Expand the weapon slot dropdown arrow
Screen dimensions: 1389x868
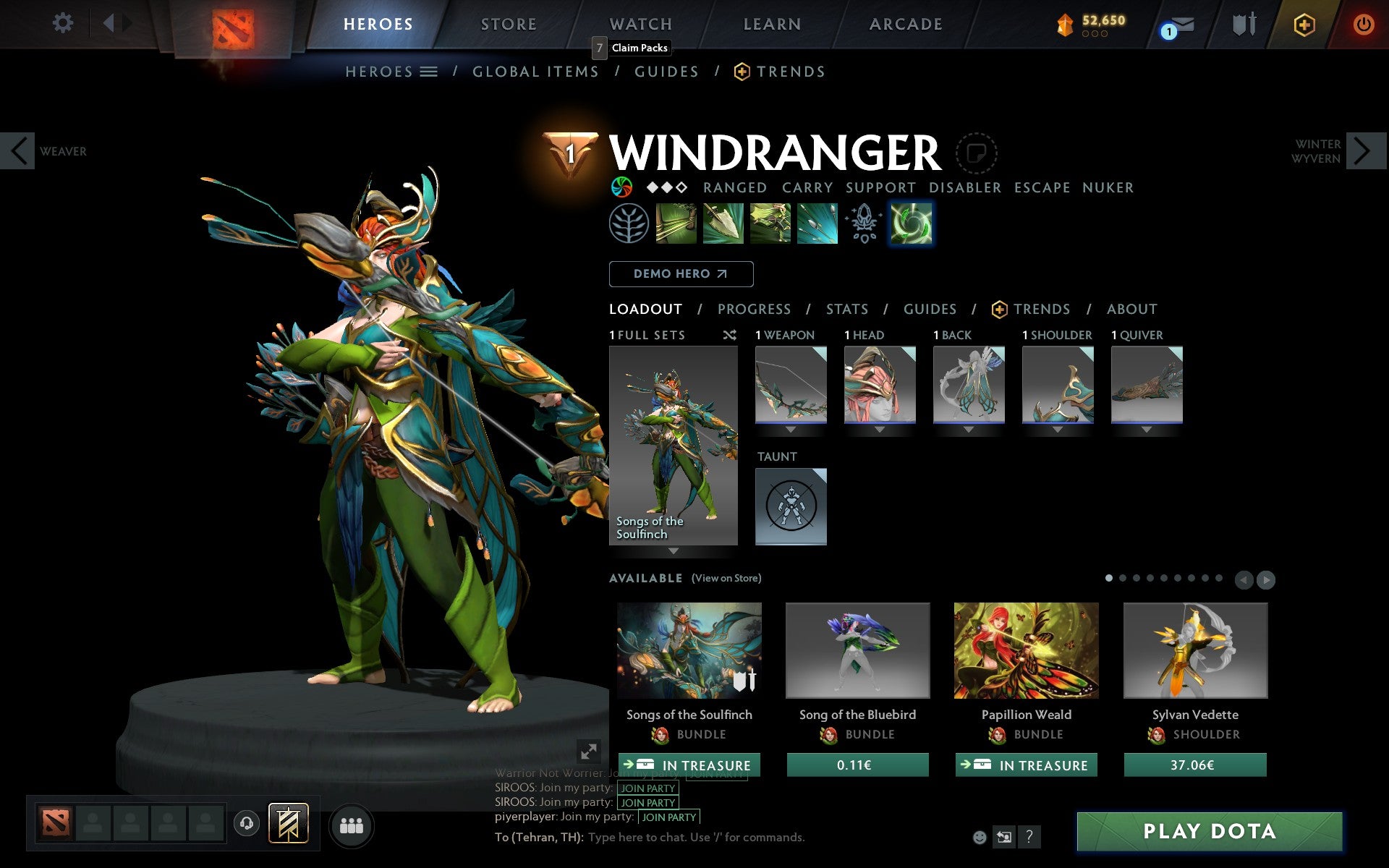(x=791, y=428)
